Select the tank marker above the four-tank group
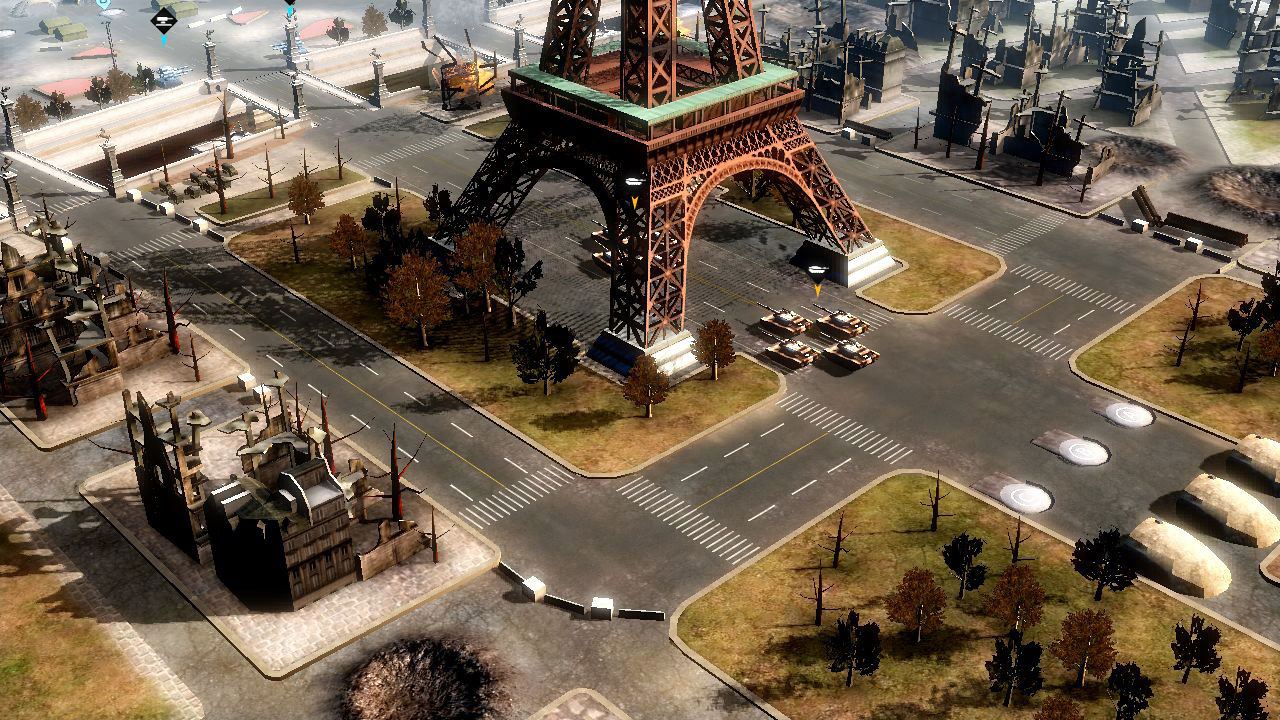Image resolution: width=1280 pixels, height=720 pixels. (817, 271)
